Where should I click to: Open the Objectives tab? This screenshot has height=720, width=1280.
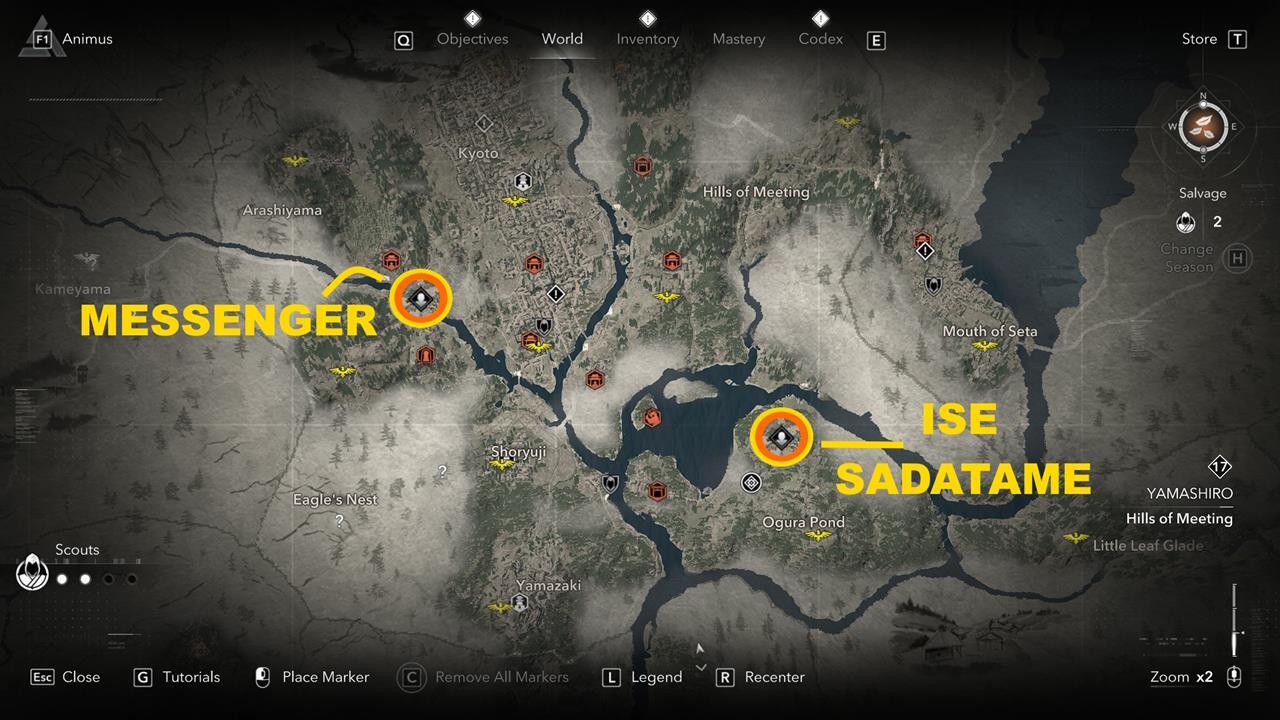472,39
